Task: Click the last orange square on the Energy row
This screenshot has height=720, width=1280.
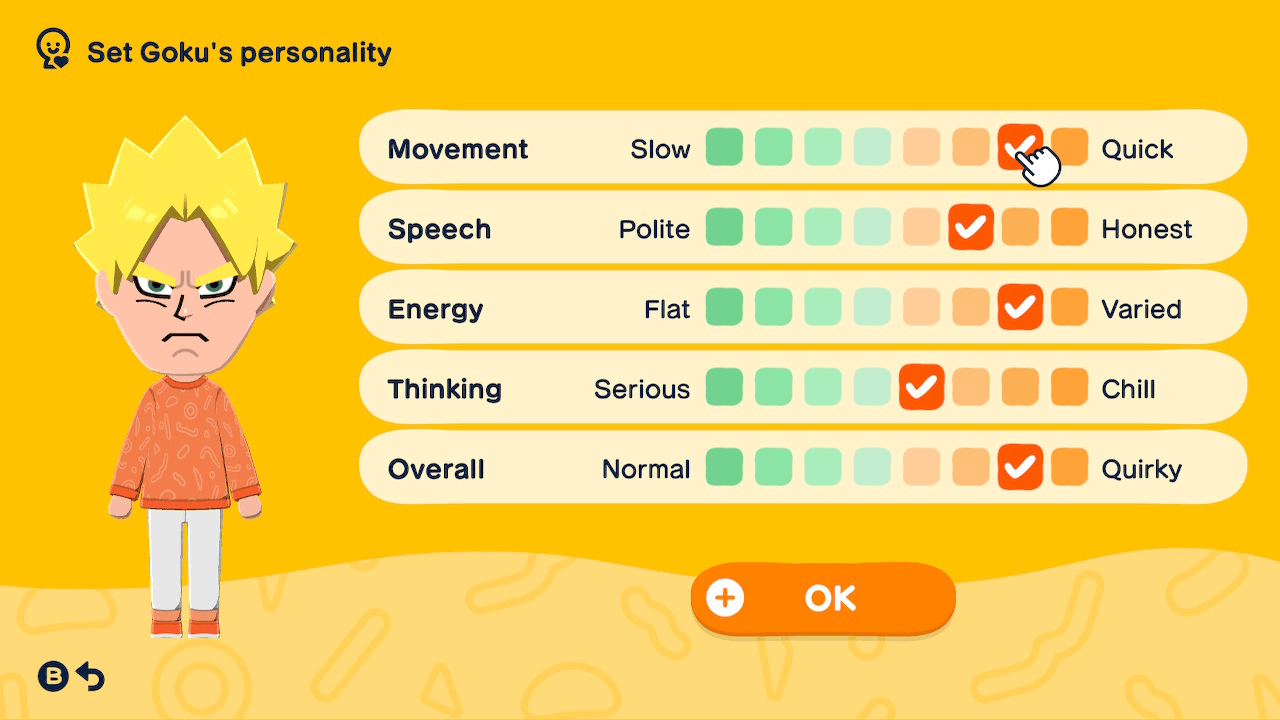Action: pyautogui.click(x=1070, y=308)
